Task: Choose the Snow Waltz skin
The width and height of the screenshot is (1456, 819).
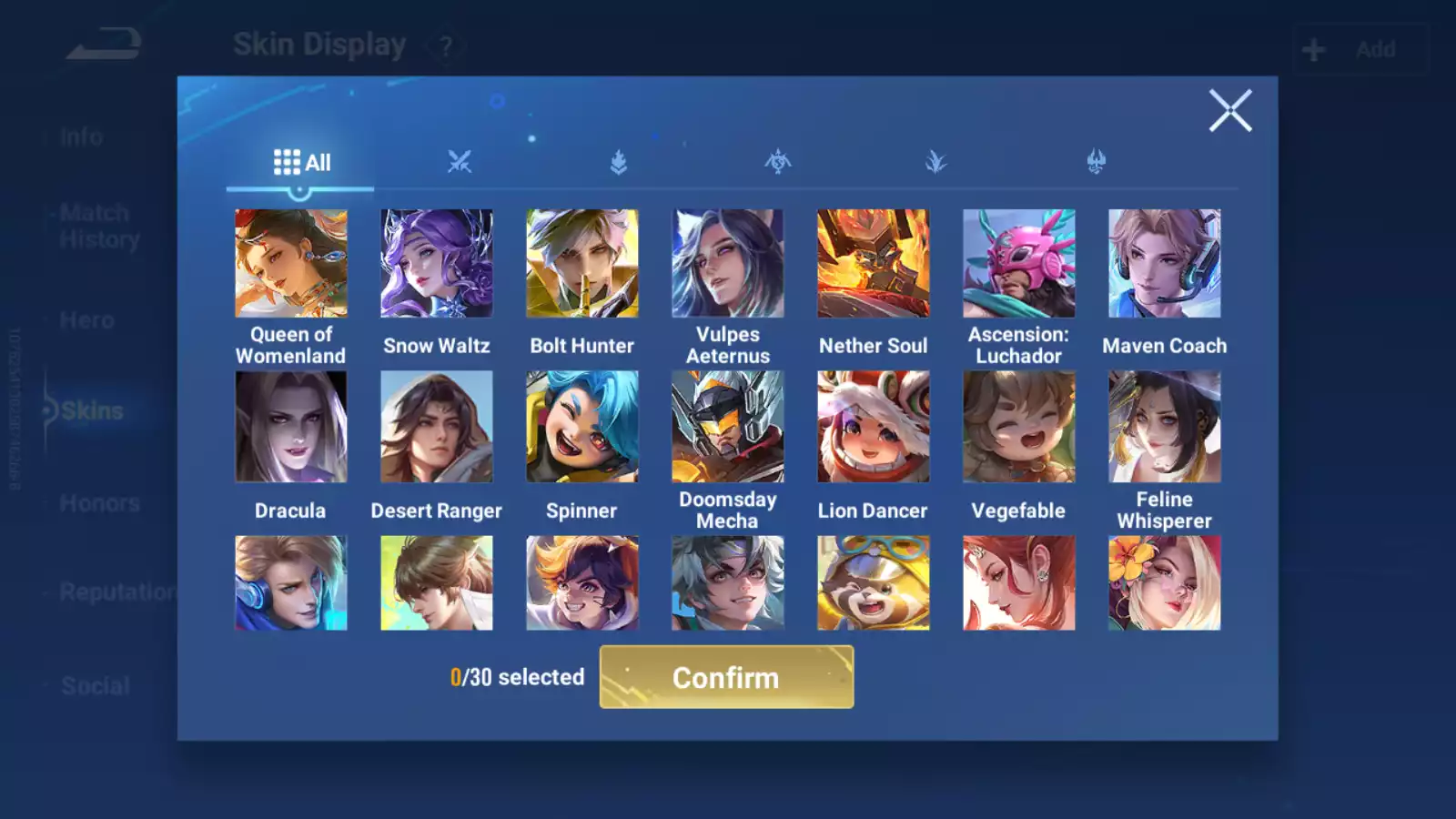Action: pyautogui.click(x=437, y=264)
